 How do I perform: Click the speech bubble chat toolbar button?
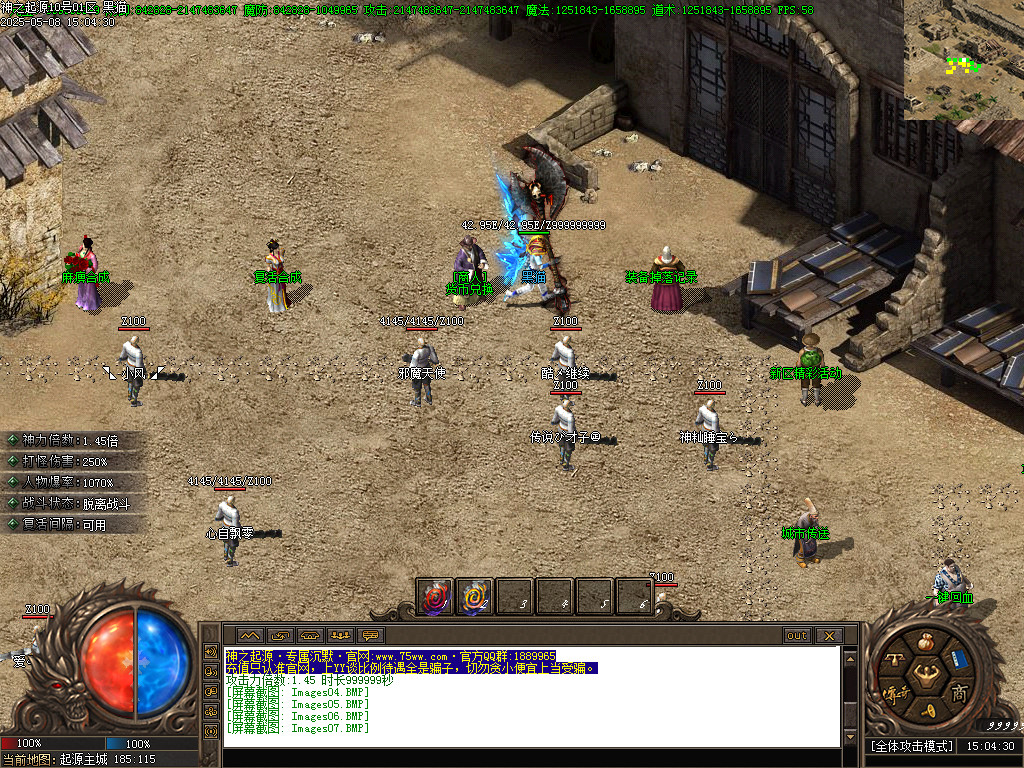click(371, 636)
